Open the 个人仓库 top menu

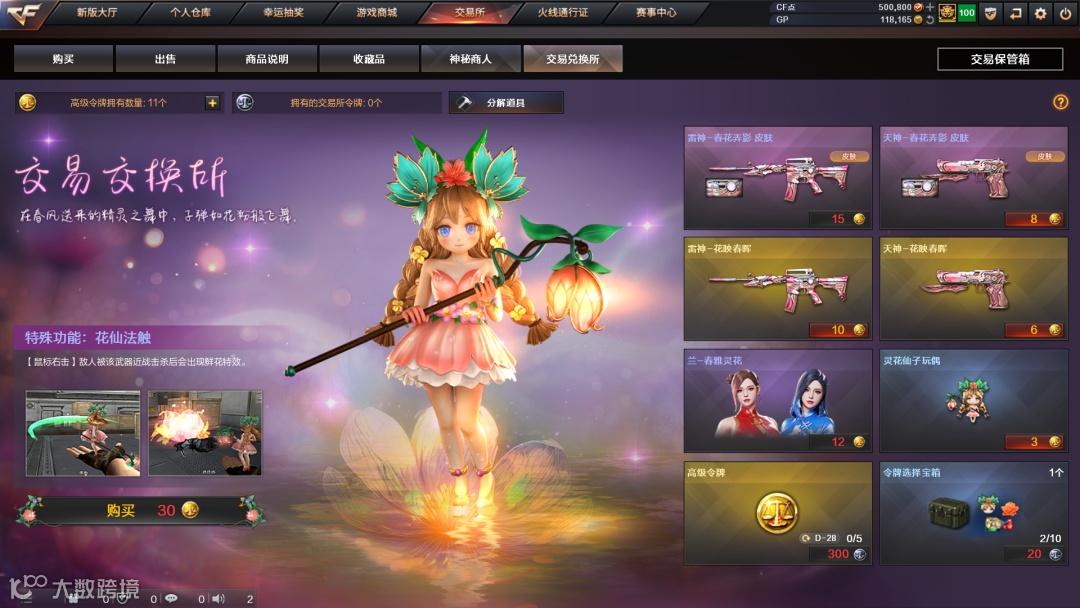point(191,13)
